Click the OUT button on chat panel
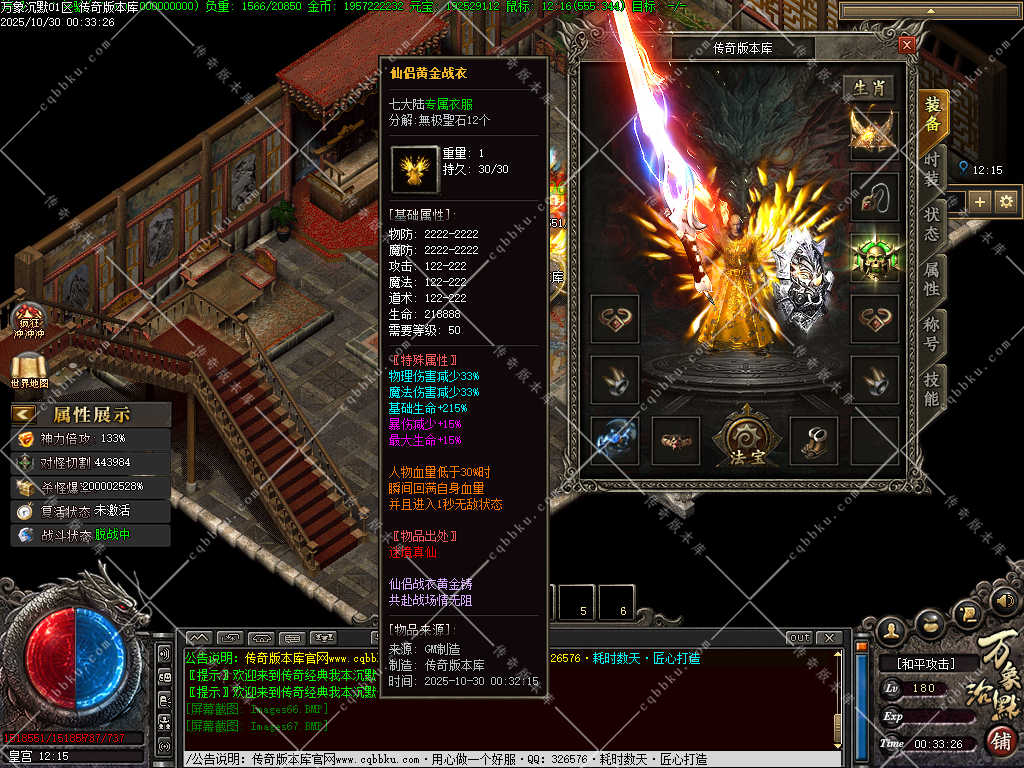The image size is (1024, 768). [x=800, y=638]
